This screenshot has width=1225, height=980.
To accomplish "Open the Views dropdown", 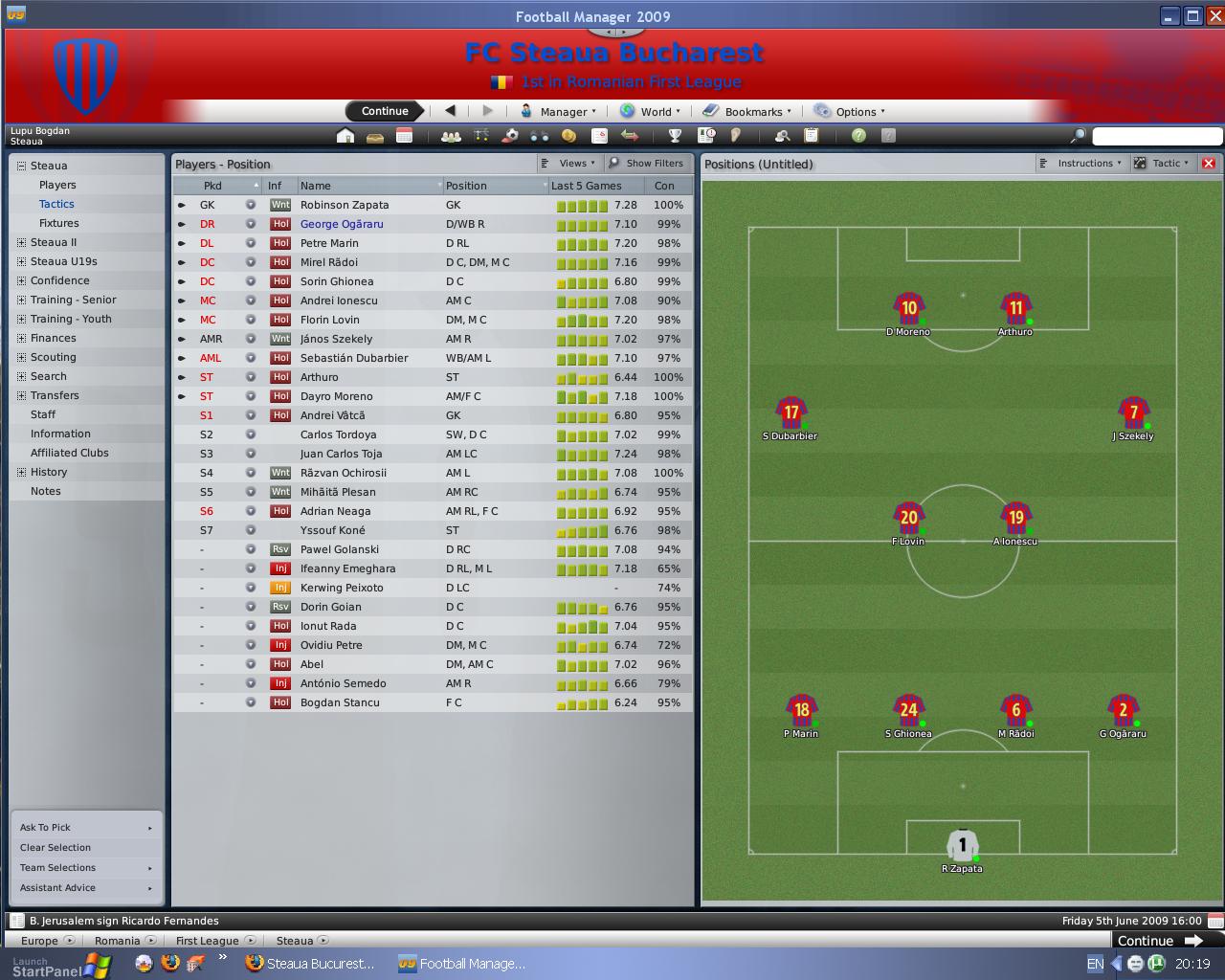I will pyautogui.click(x=570, y=164).
